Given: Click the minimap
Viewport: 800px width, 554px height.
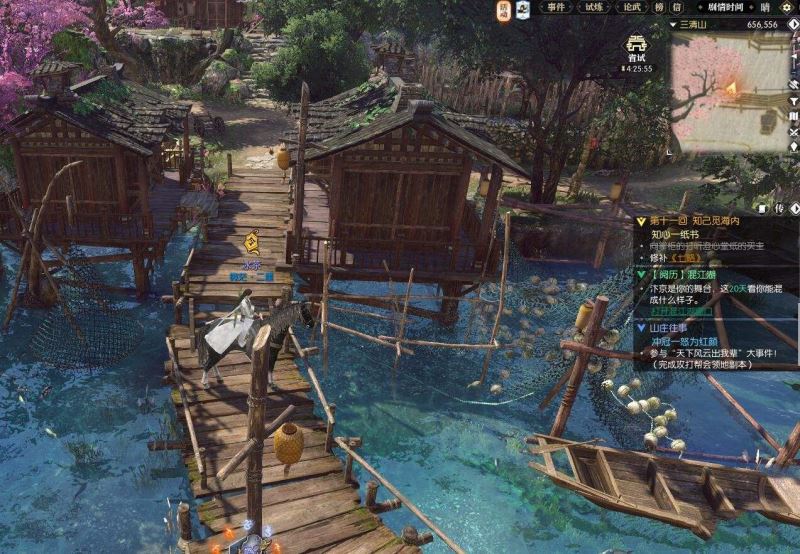Looking at the screenshot, I should pyautogui.click(x=734, y=88).
